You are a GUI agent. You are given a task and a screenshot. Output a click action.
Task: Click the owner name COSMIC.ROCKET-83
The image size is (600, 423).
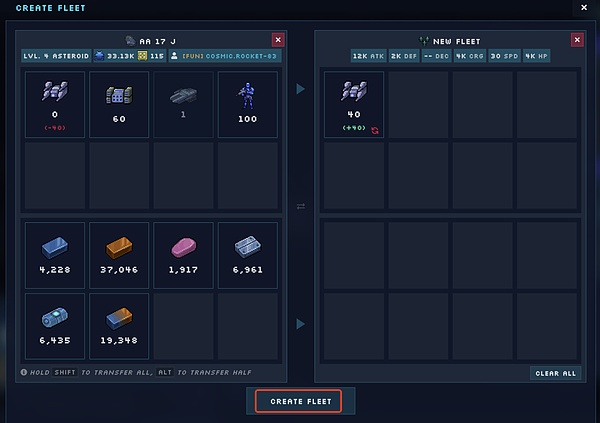(x=240, y=56)
